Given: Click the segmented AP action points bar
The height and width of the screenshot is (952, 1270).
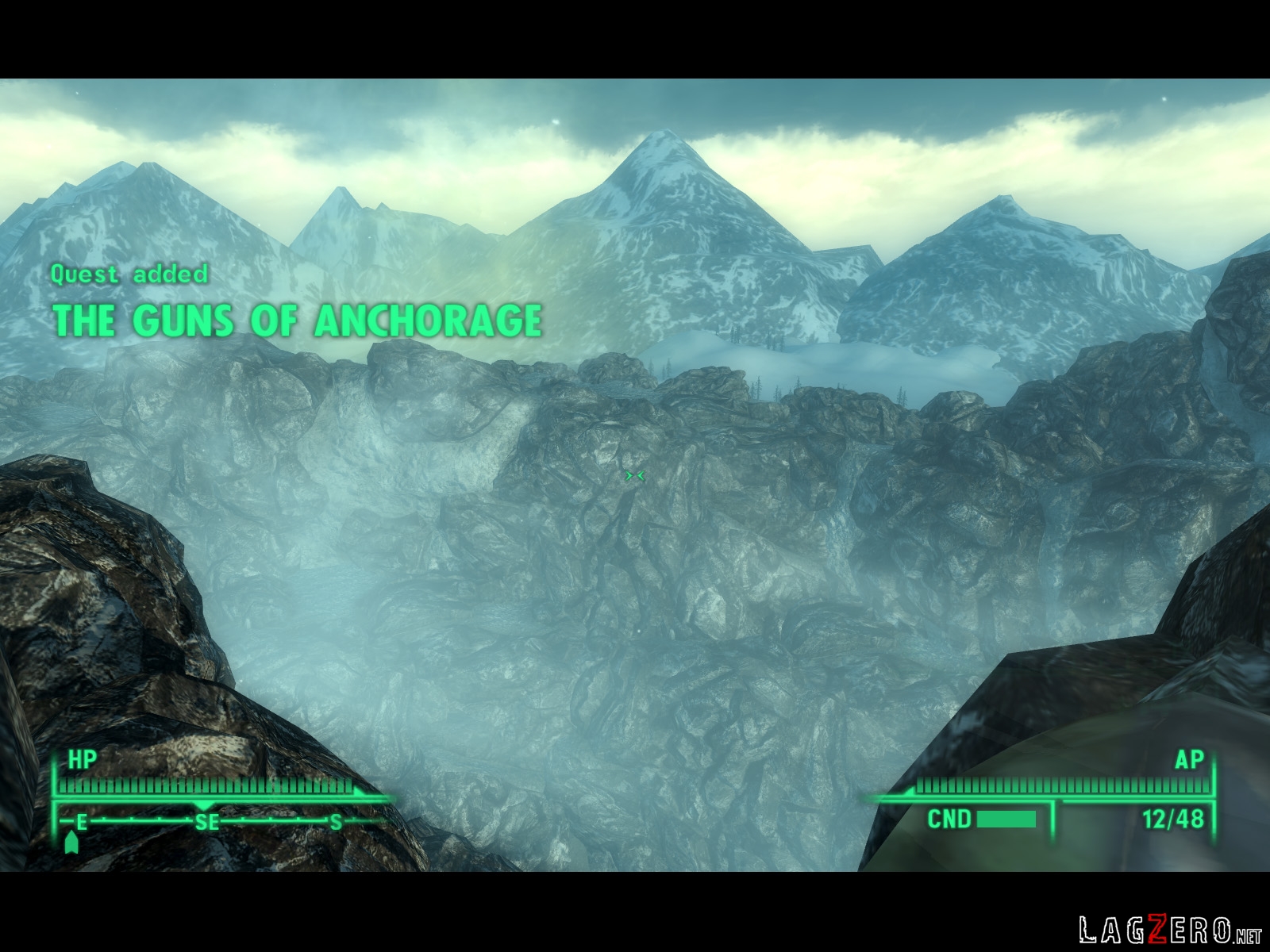Looking at the screenshot, I should [1064, 785].
